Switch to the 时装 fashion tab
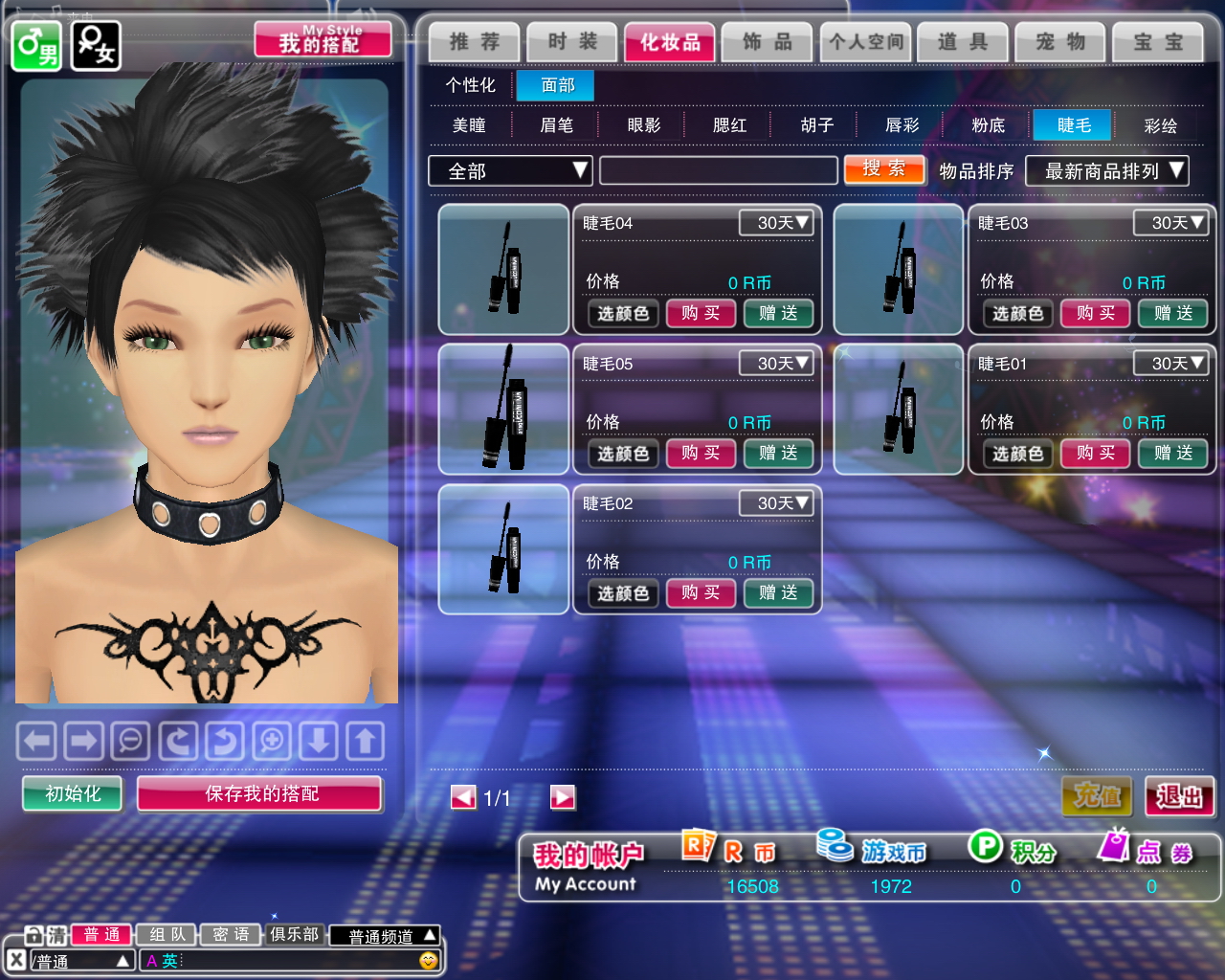The width and height of the screenshot is (1225, 980). (572, 42)
